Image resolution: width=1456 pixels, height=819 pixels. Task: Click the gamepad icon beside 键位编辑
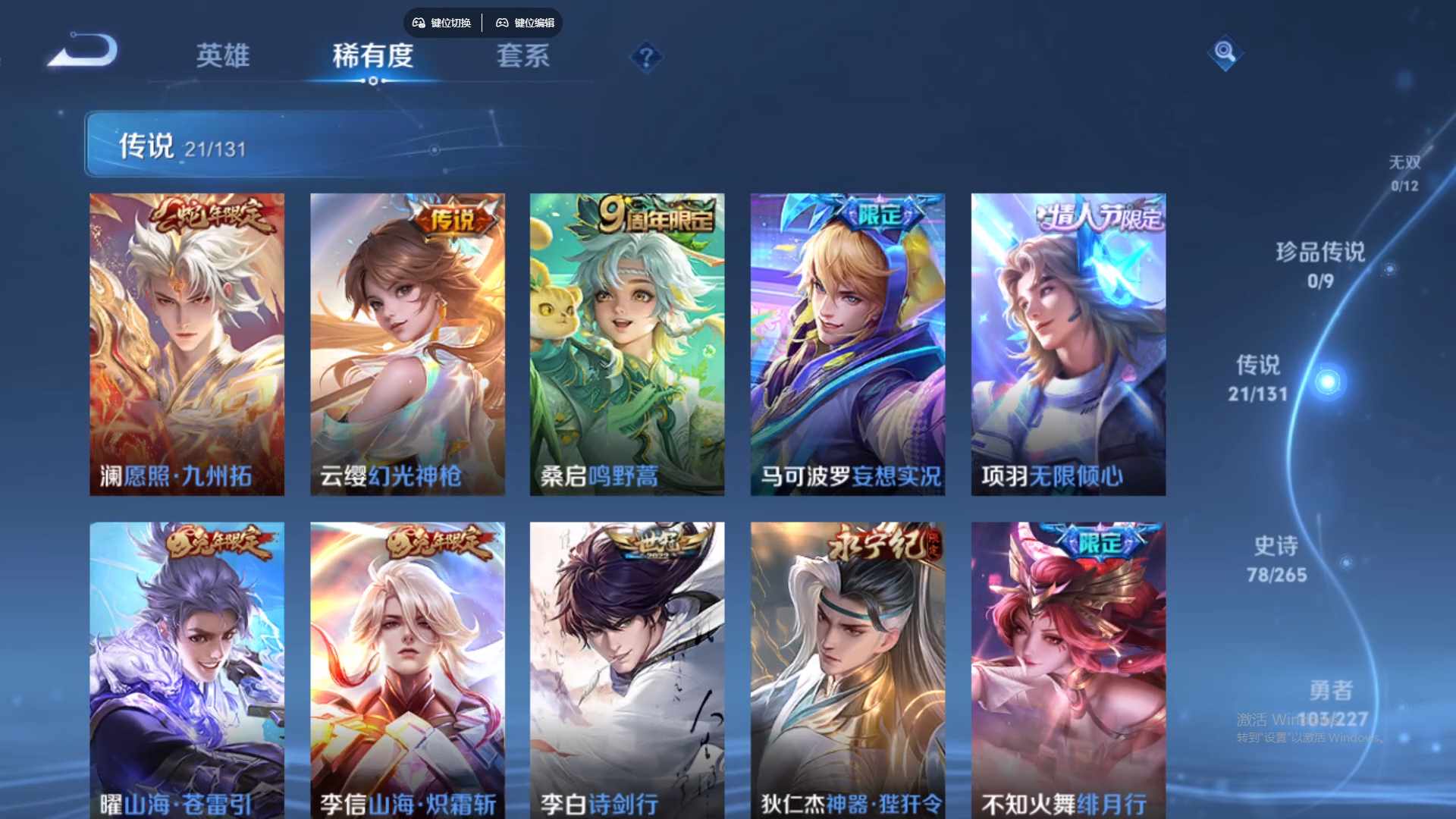(501, 23)
